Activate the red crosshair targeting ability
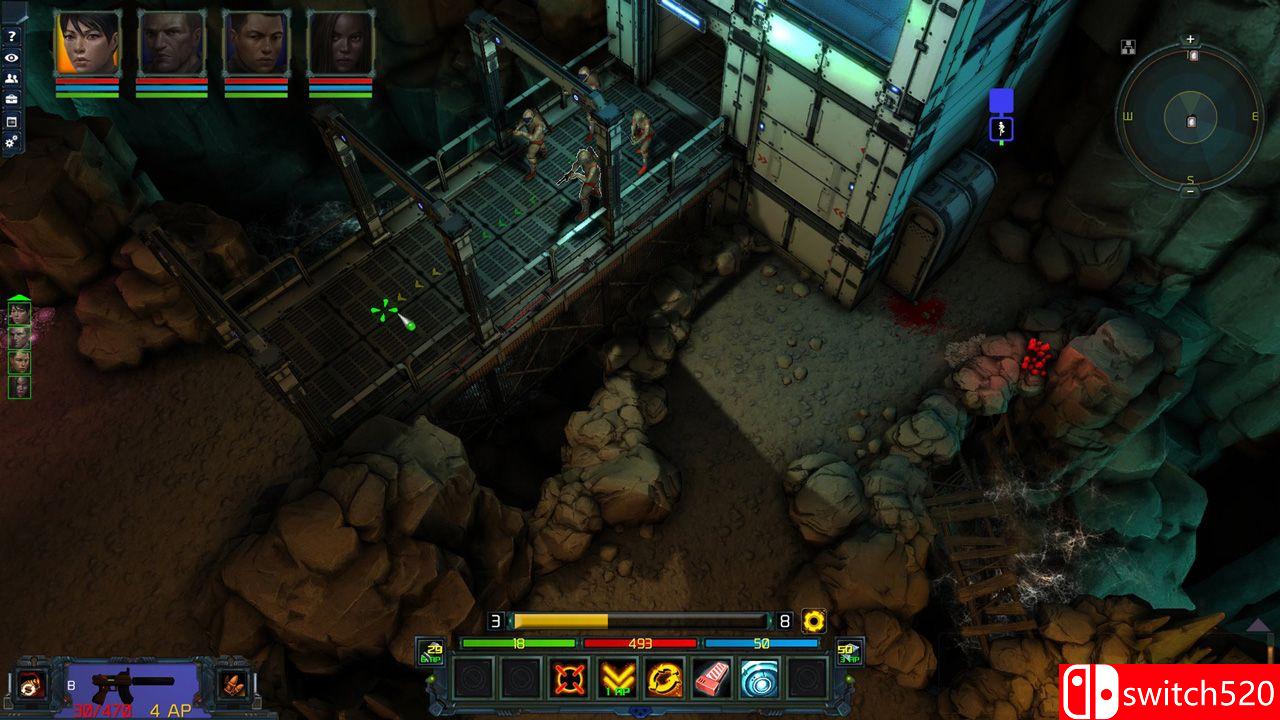Viewport: 1280px width, 720px height. coord(569,679)
